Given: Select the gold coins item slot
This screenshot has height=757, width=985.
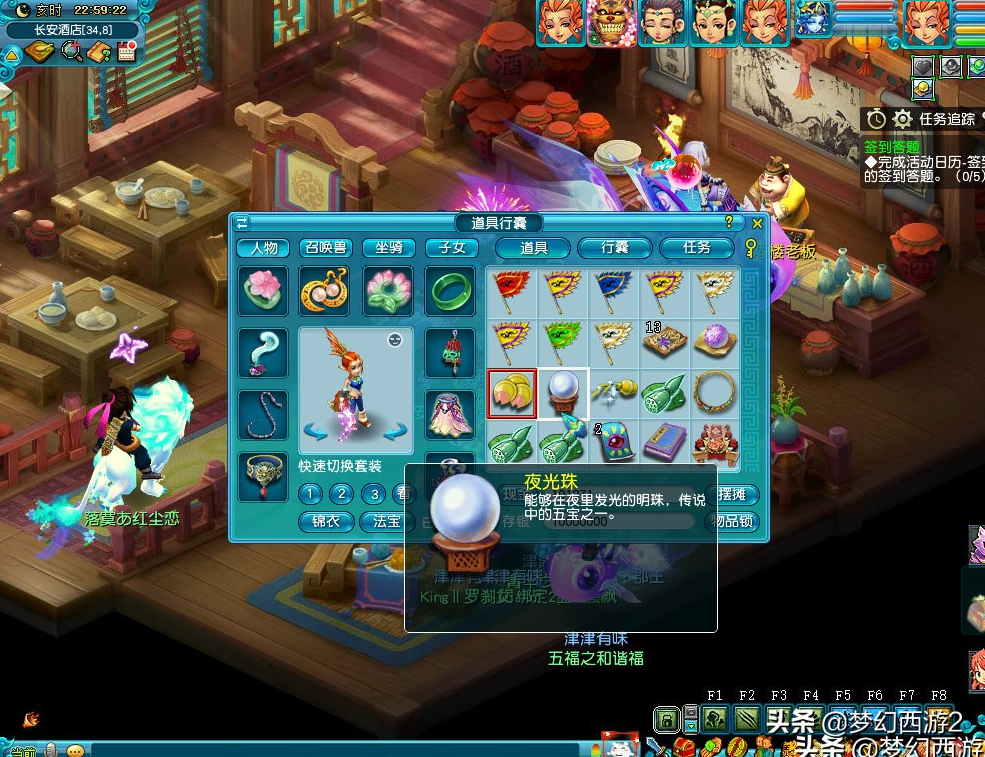Looking at the screenshot, I should click(512, 392).
